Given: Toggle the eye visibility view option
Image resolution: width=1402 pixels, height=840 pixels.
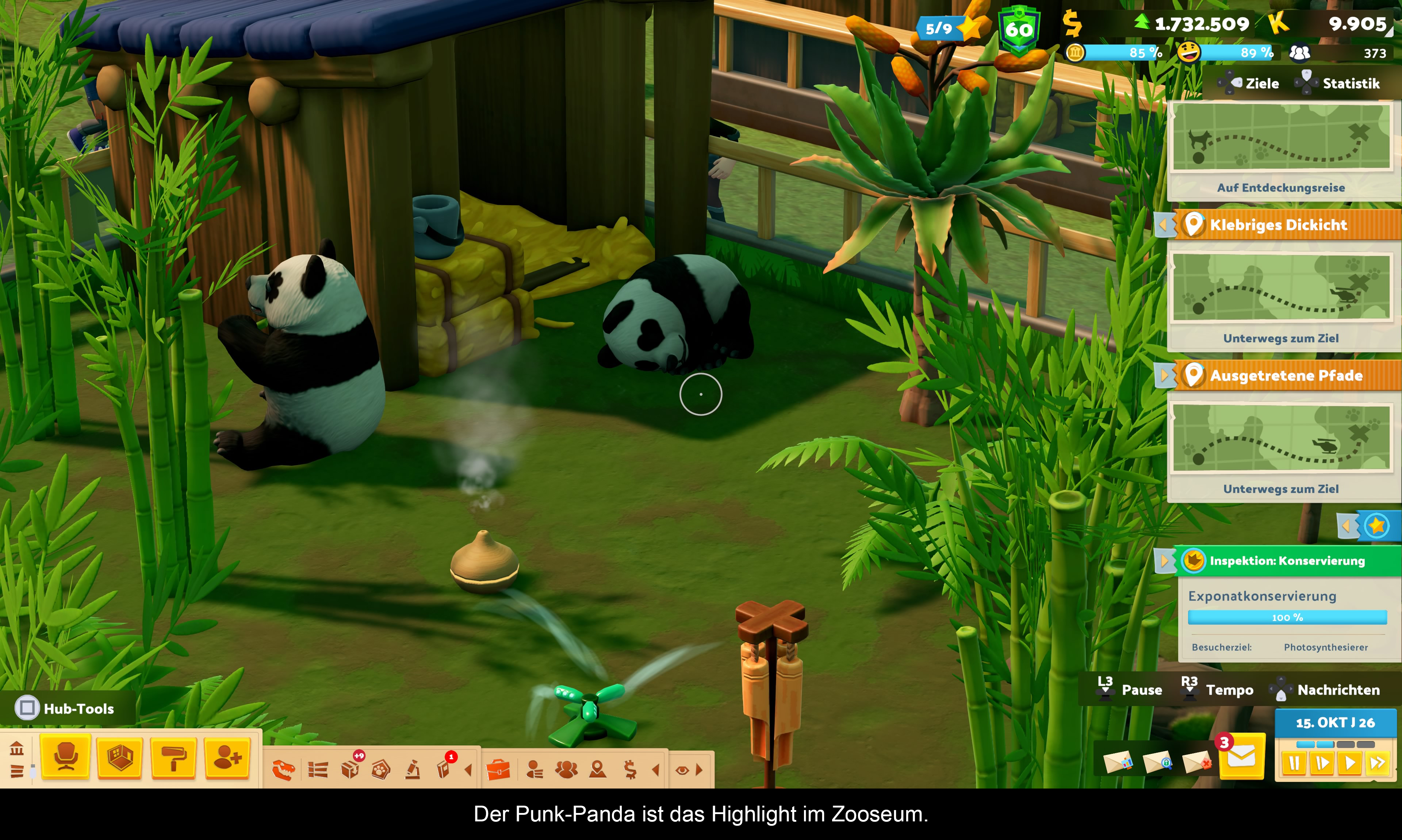Looking at the screenshot, I should point(682,770).
